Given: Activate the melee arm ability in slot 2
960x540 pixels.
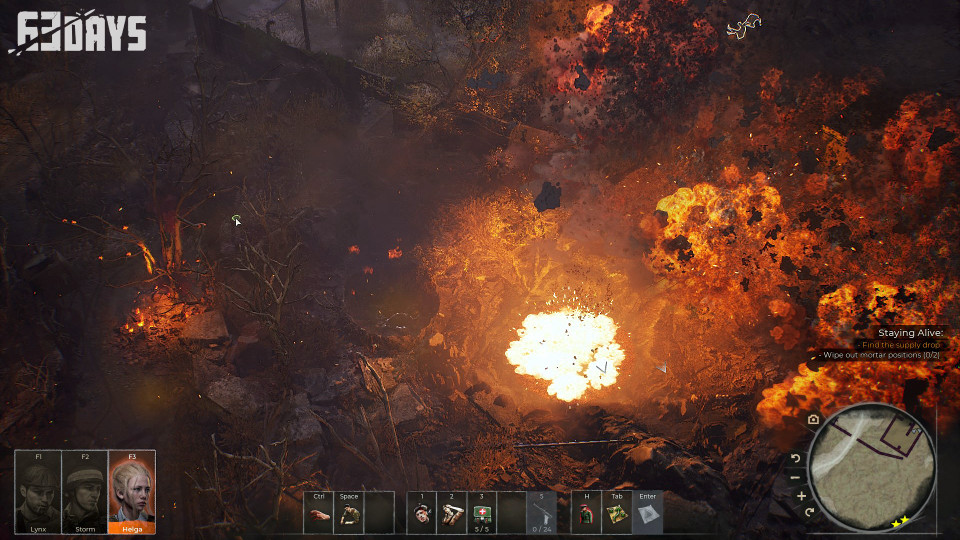Looking at the screenshot, I should [452, 515].
